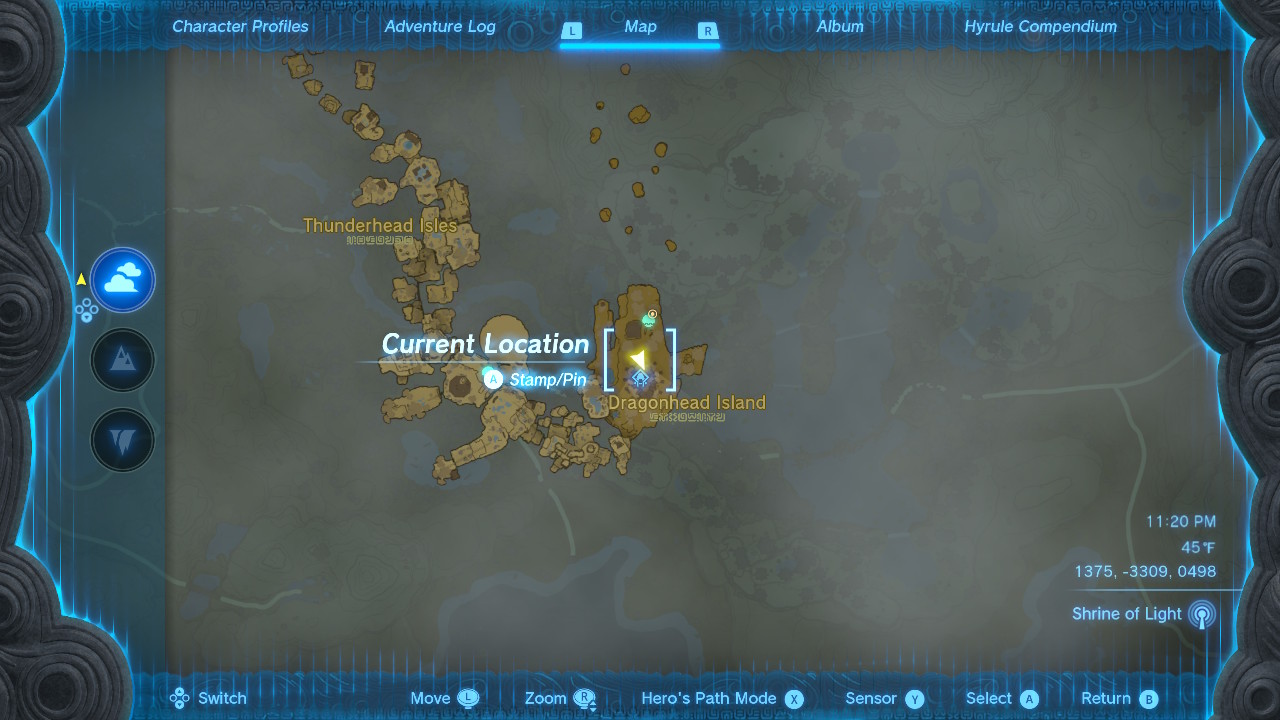The height and width of the screenshot is (720, 1280).
Task: Open the Depths map layer icon
Action: pyautogui.click(x=122, y=439)
